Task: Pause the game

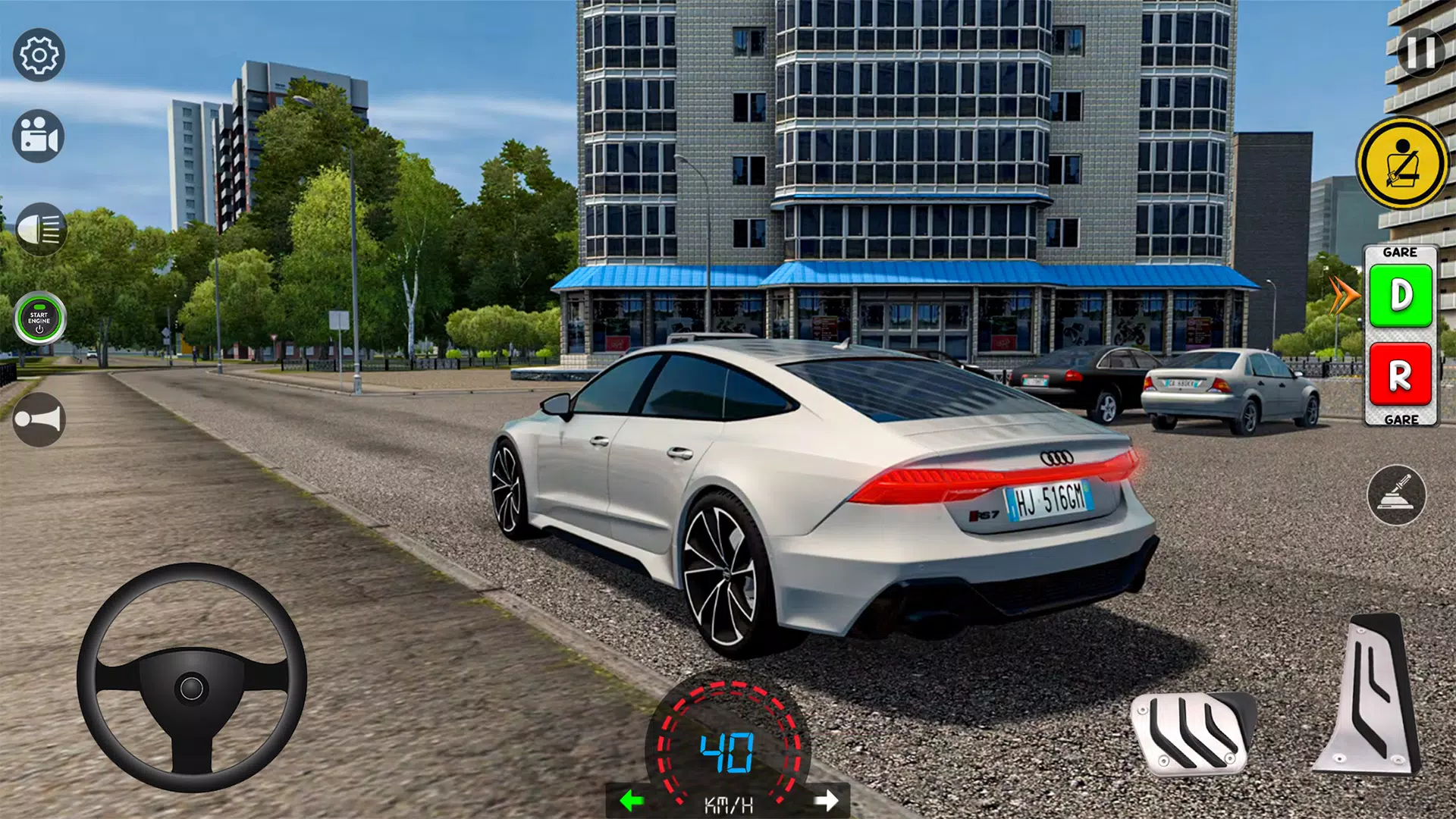Action: point(1420,52)
